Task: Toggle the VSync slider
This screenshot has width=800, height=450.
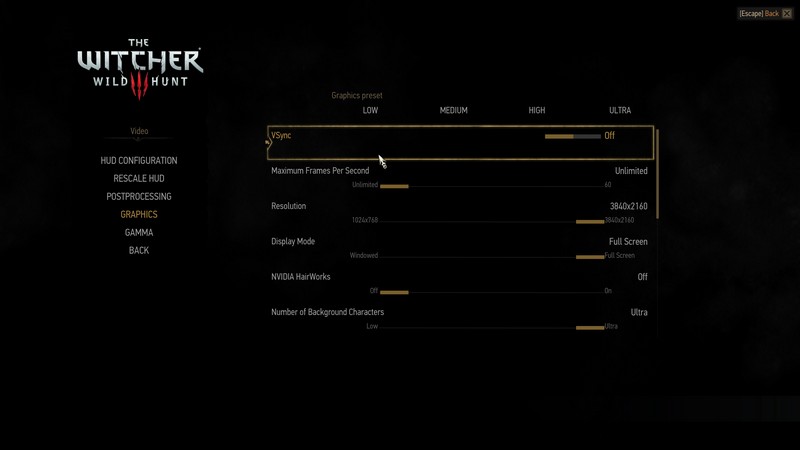Action: pos(573,136)
